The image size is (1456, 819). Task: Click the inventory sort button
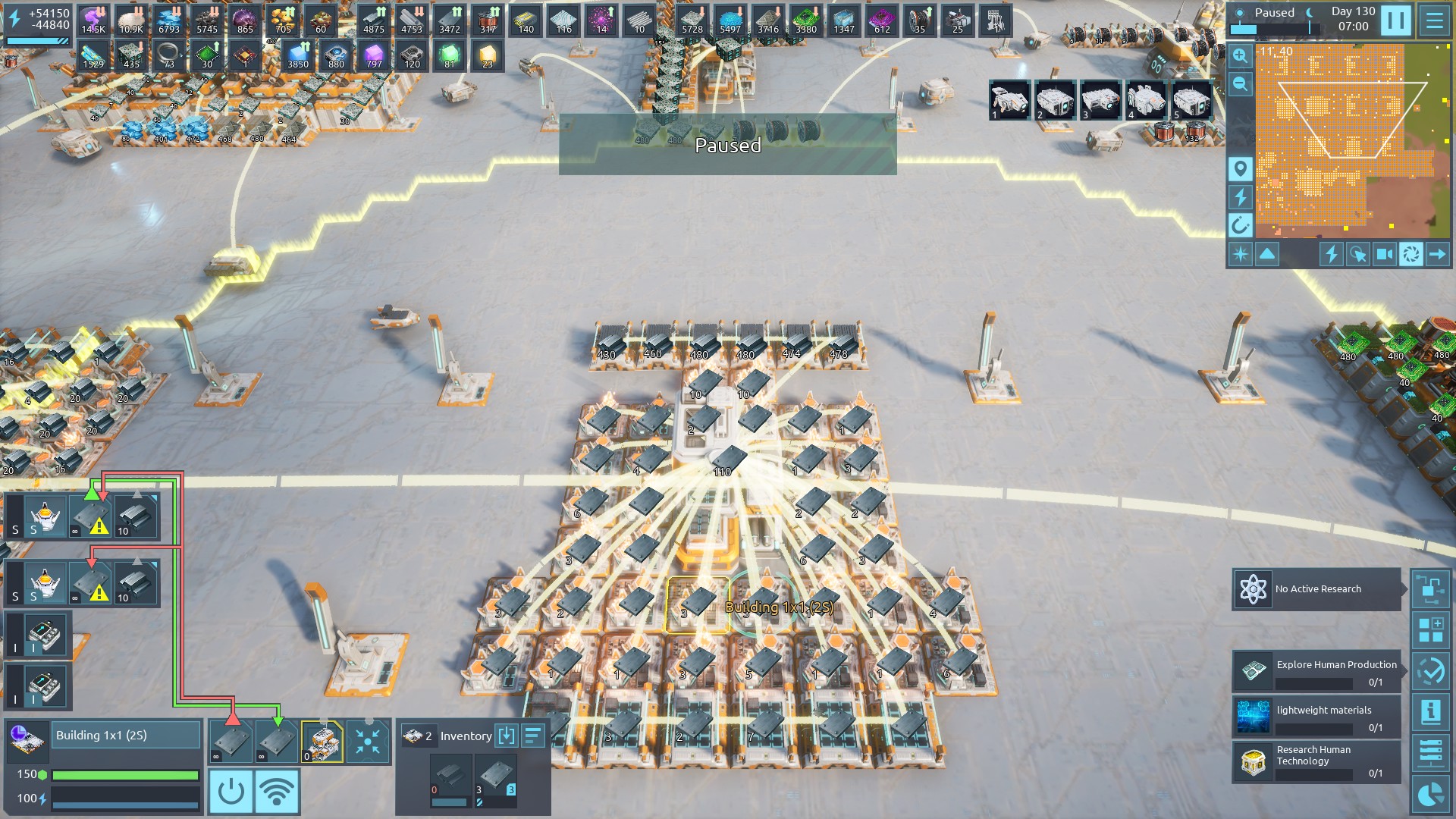[x=533, y=736]
